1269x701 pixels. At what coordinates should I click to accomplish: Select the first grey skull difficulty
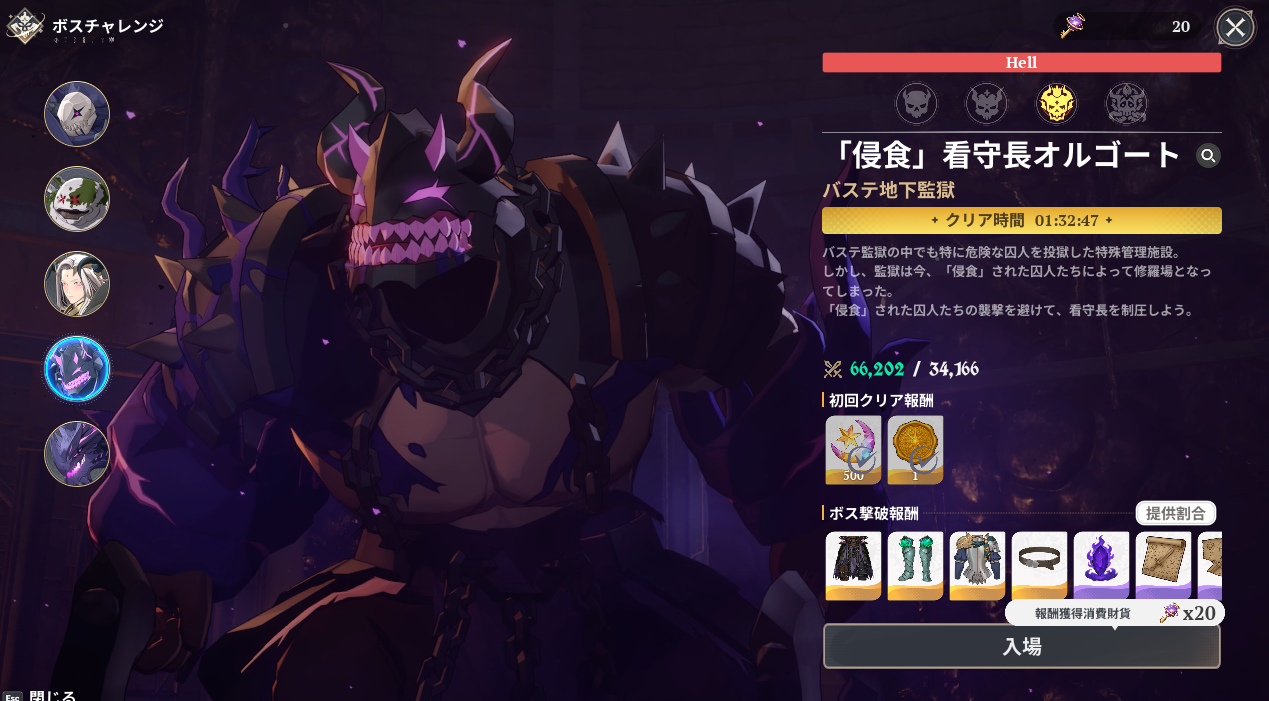(x=916, y=103)
